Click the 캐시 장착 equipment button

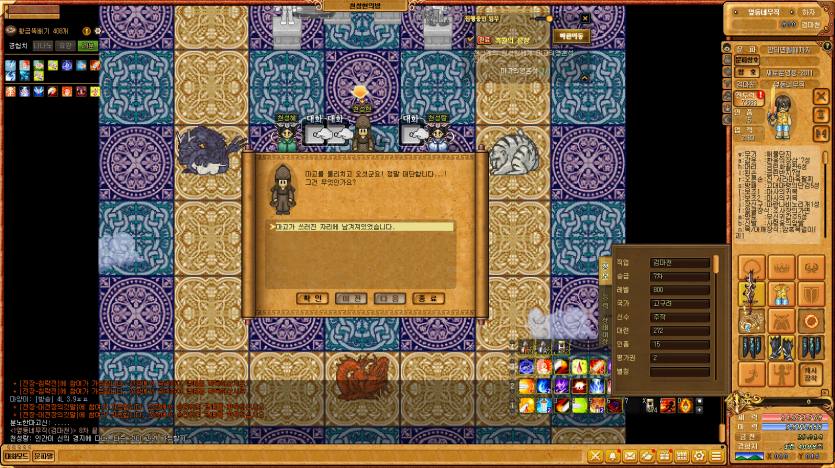click(x=811, y=374)
